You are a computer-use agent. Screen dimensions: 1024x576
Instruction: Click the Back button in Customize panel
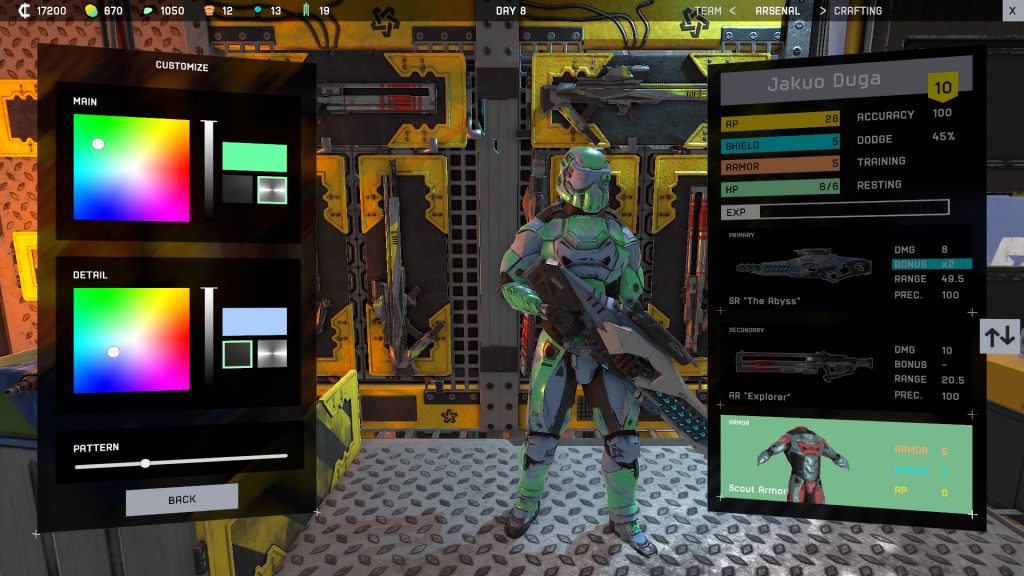point(182,499)
